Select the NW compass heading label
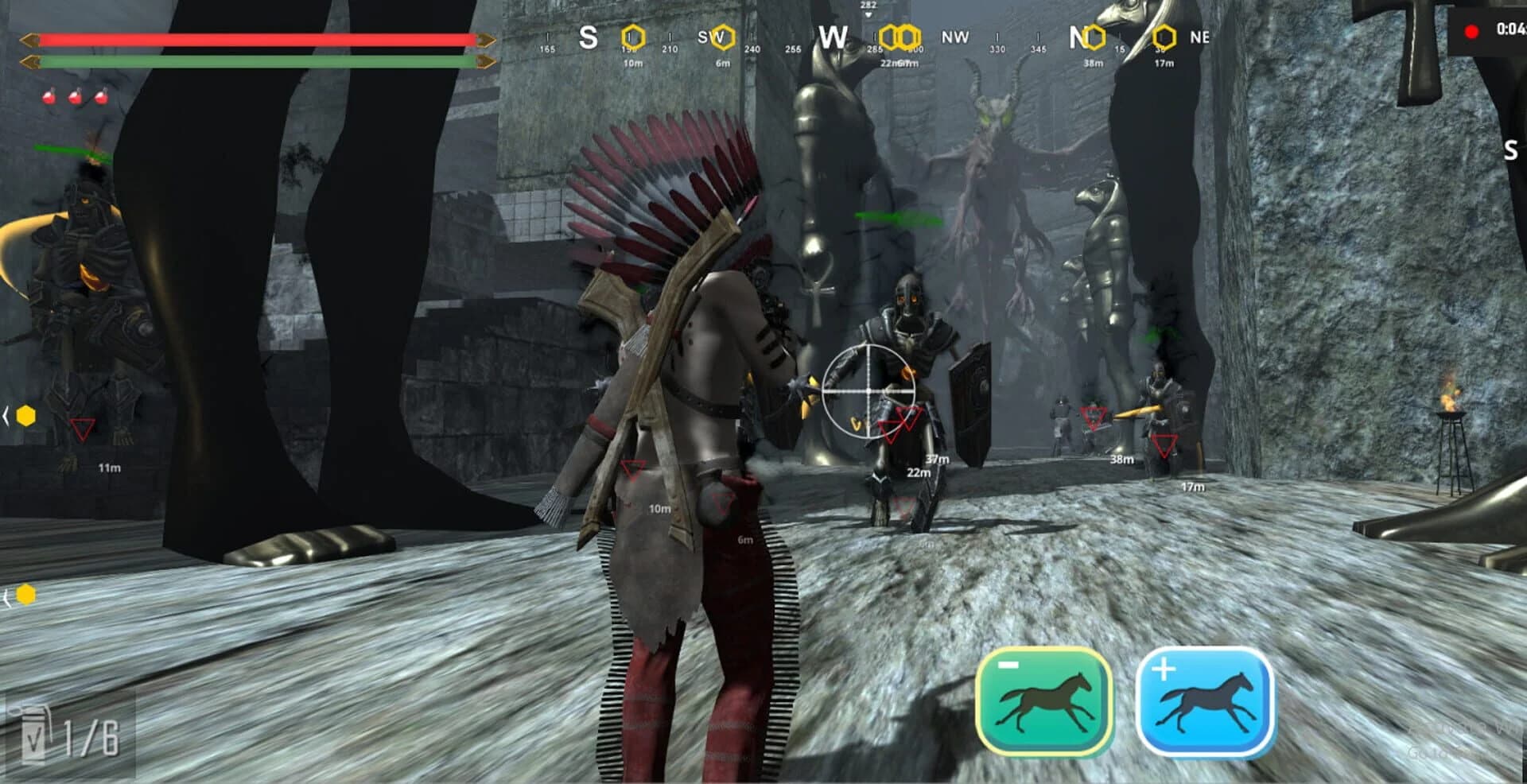The width and height of the screenshot is (1527, 784). (x=954, y=37)
